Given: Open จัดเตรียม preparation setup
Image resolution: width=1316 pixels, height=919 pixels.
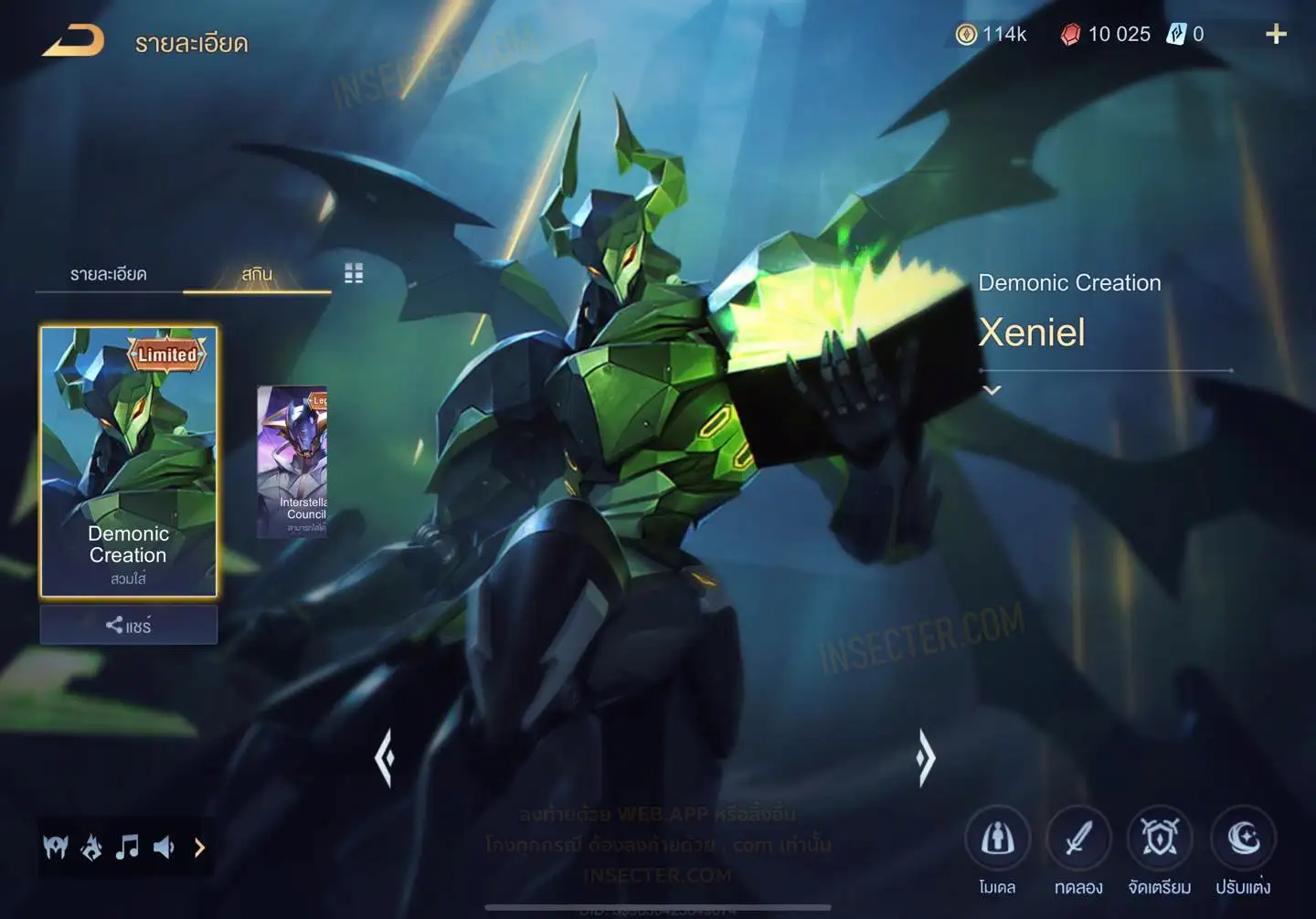Looking at the screenshot, I should coord(1160,839).
